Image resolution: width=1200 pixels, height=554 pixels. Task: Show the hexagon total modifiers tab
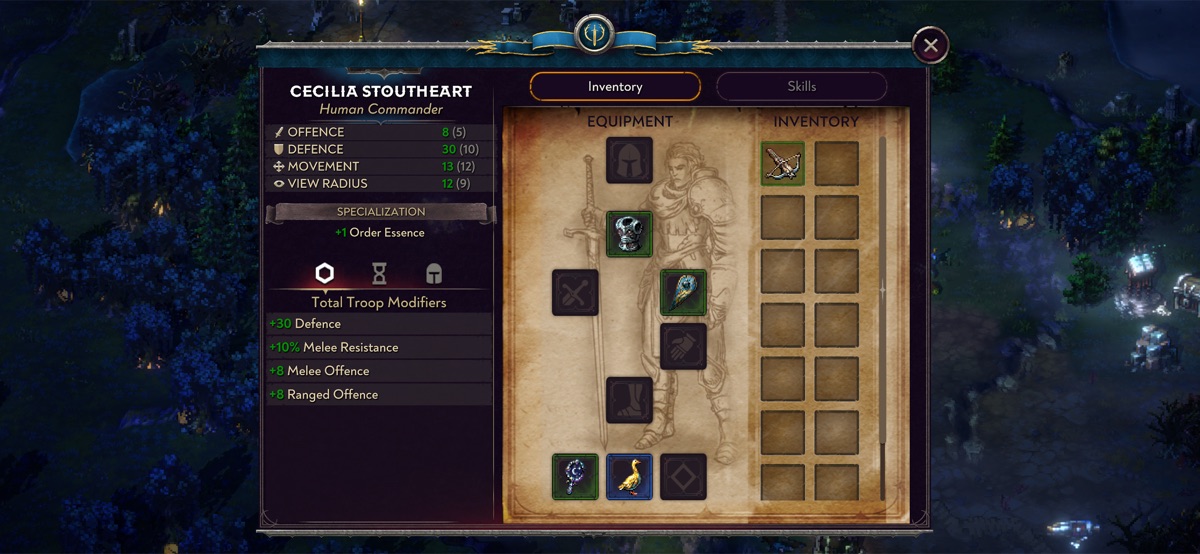324,273
